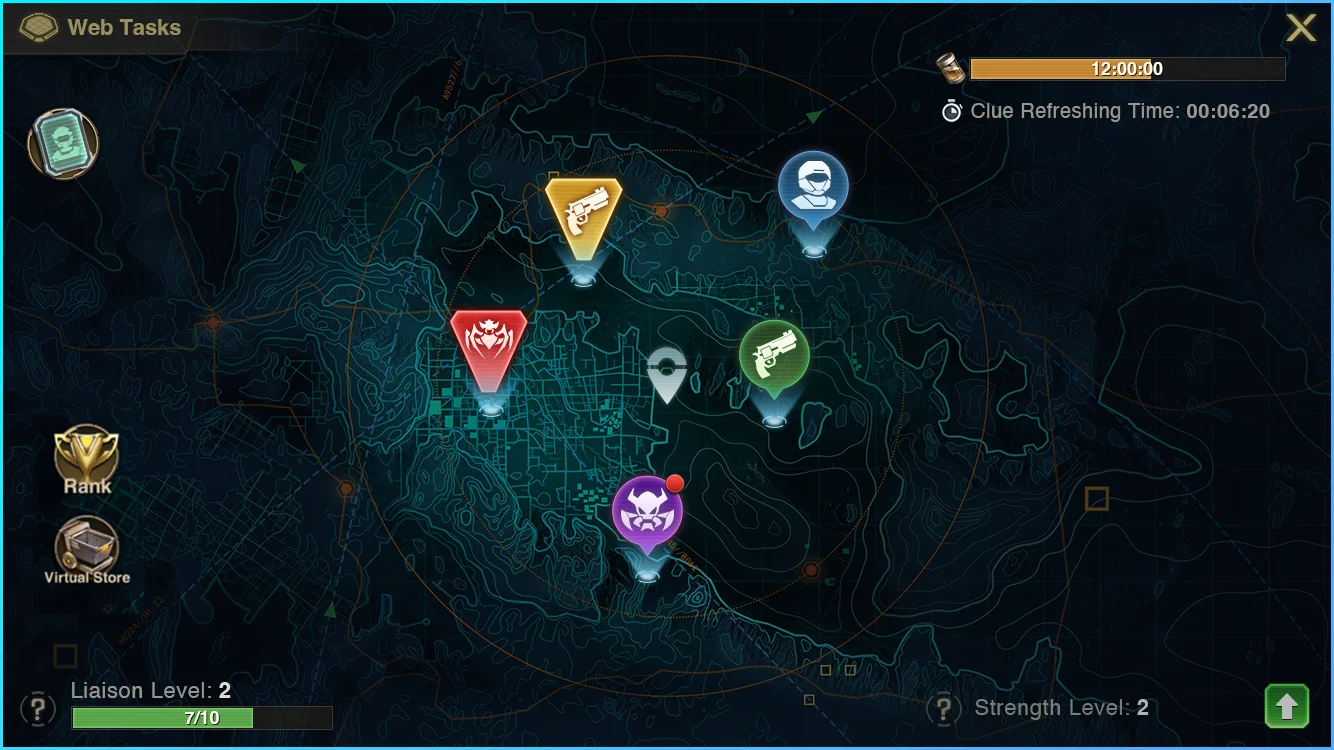Image resolution: width=1334 pixels, height=750 pixels.
Task: Click the green upgrade arrow button
Action: tap(1286, 706)
